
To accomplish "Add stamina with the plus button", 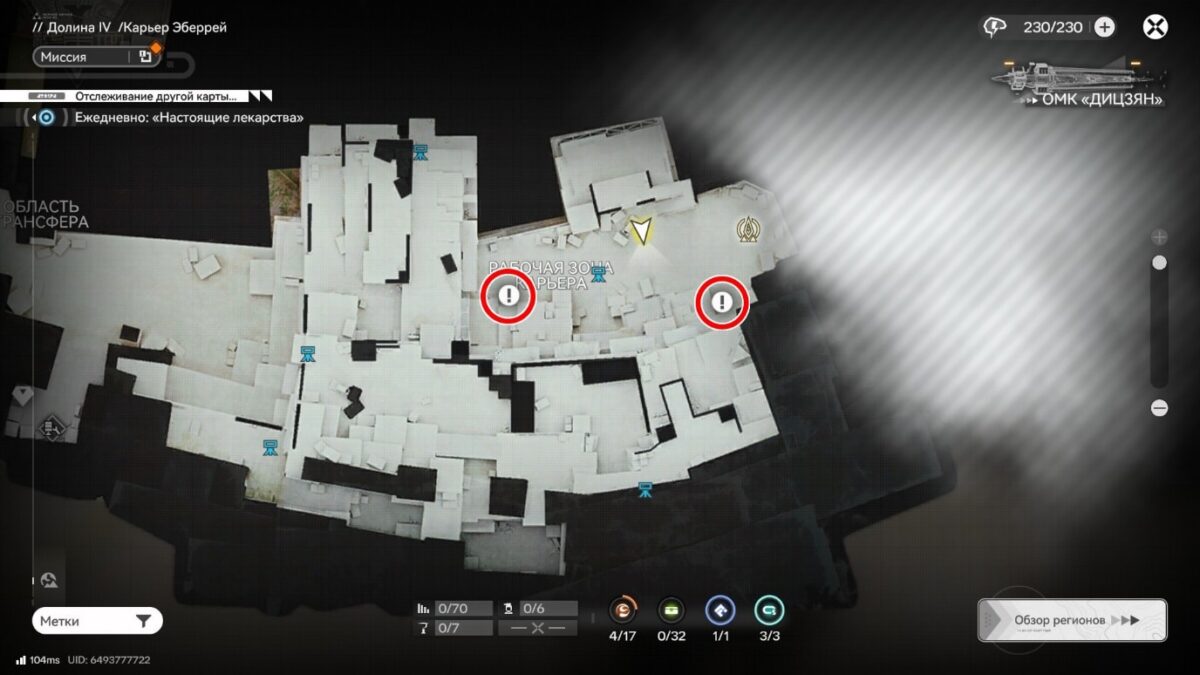I will pos(1104,27).
